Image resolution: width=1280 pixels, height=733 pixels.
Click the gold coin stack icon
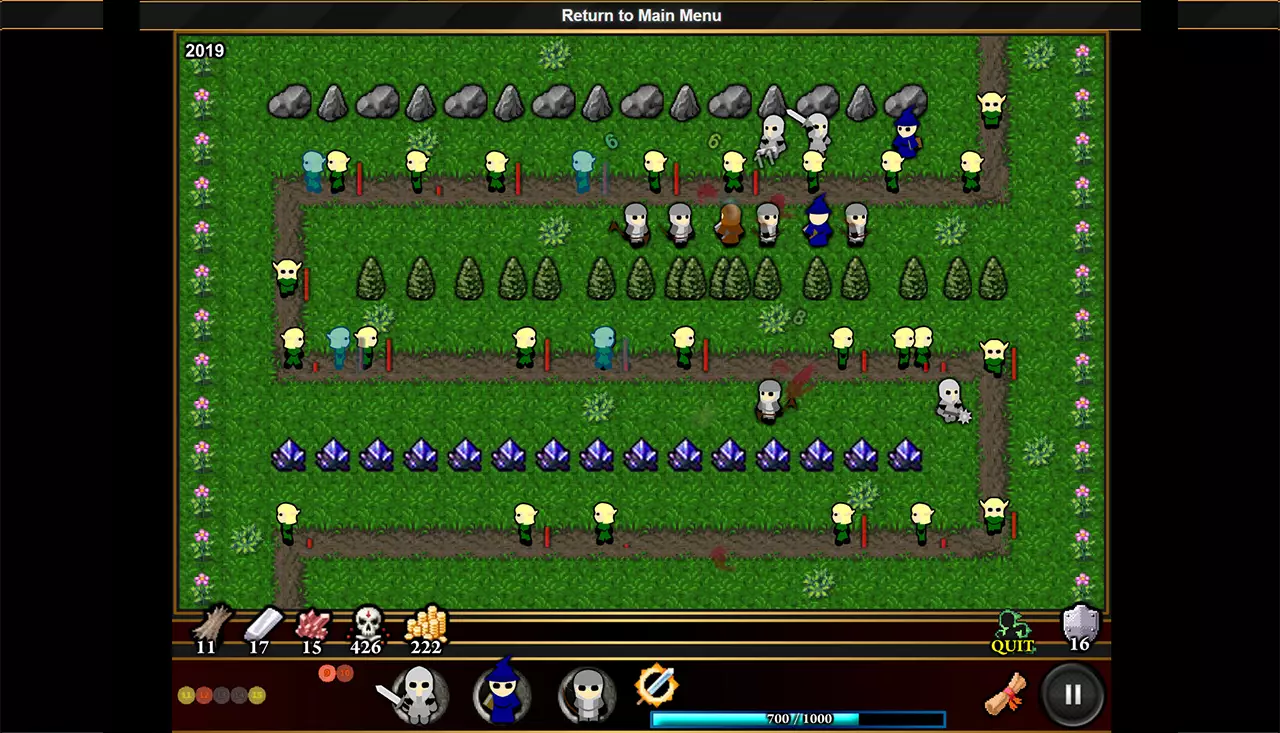tap(425, 625)
